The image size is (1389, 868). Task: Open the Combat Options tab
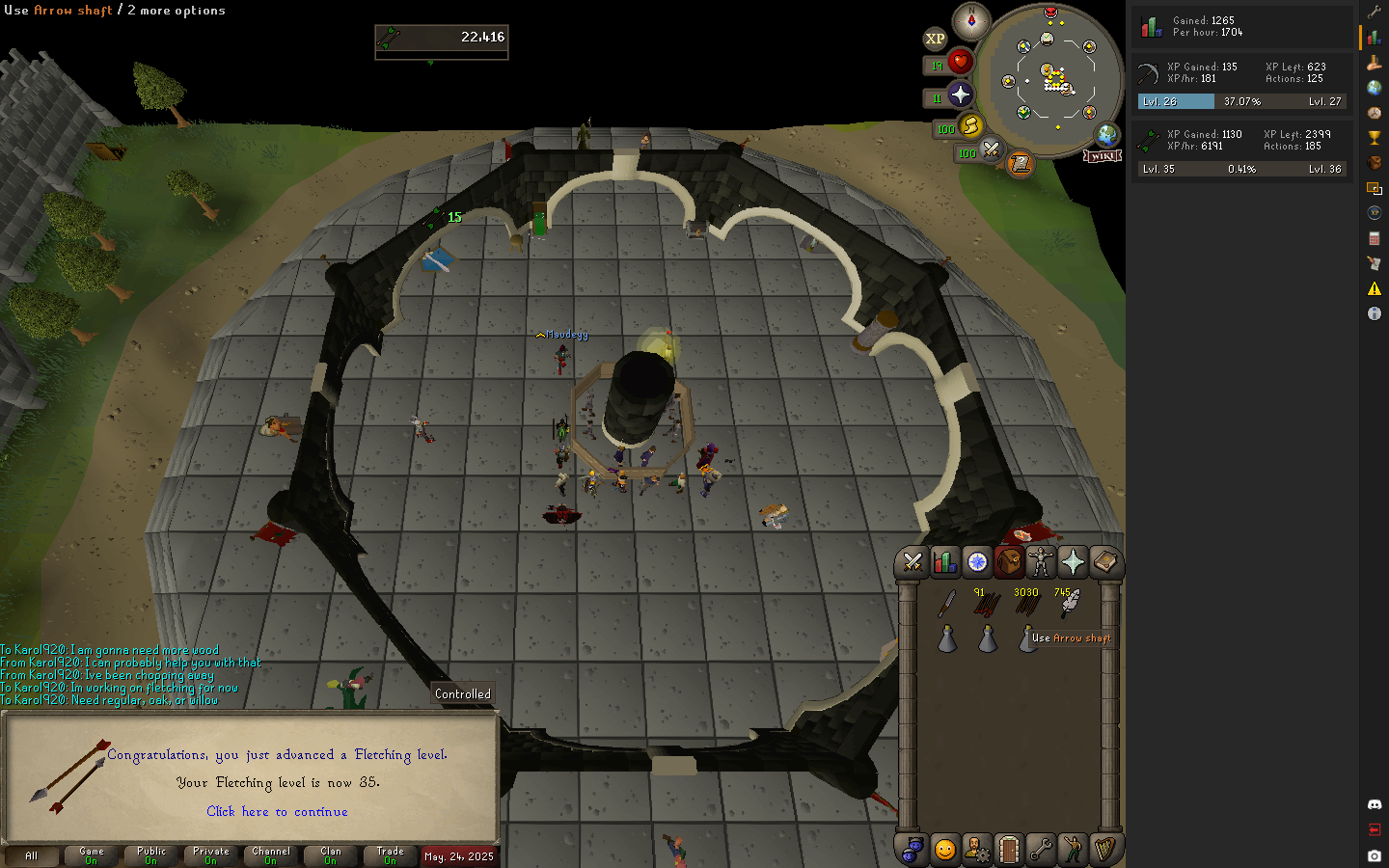[912, 561]
